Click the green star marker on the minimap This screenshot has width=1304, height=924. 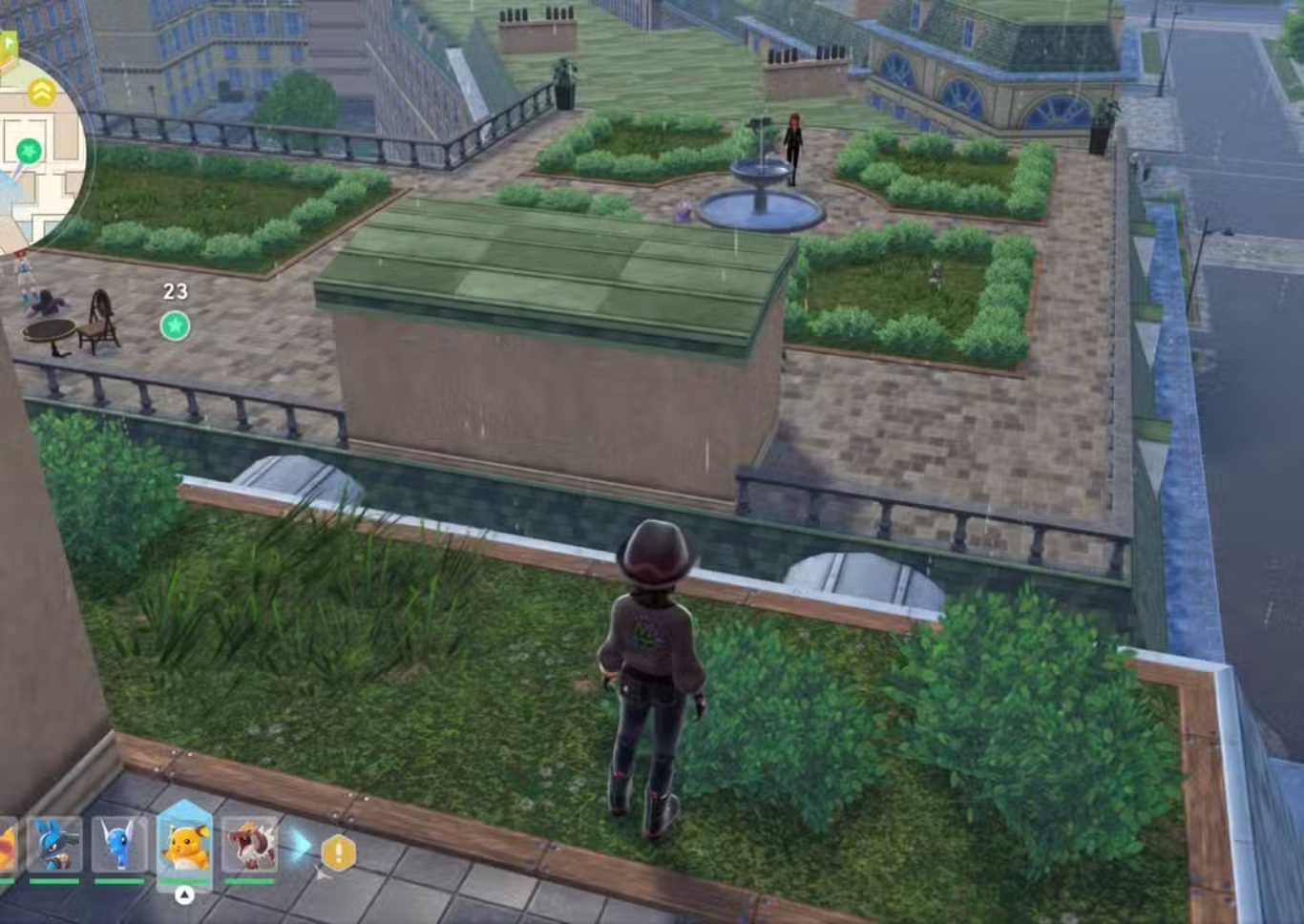pyautogui.click(x=29, y=150)
